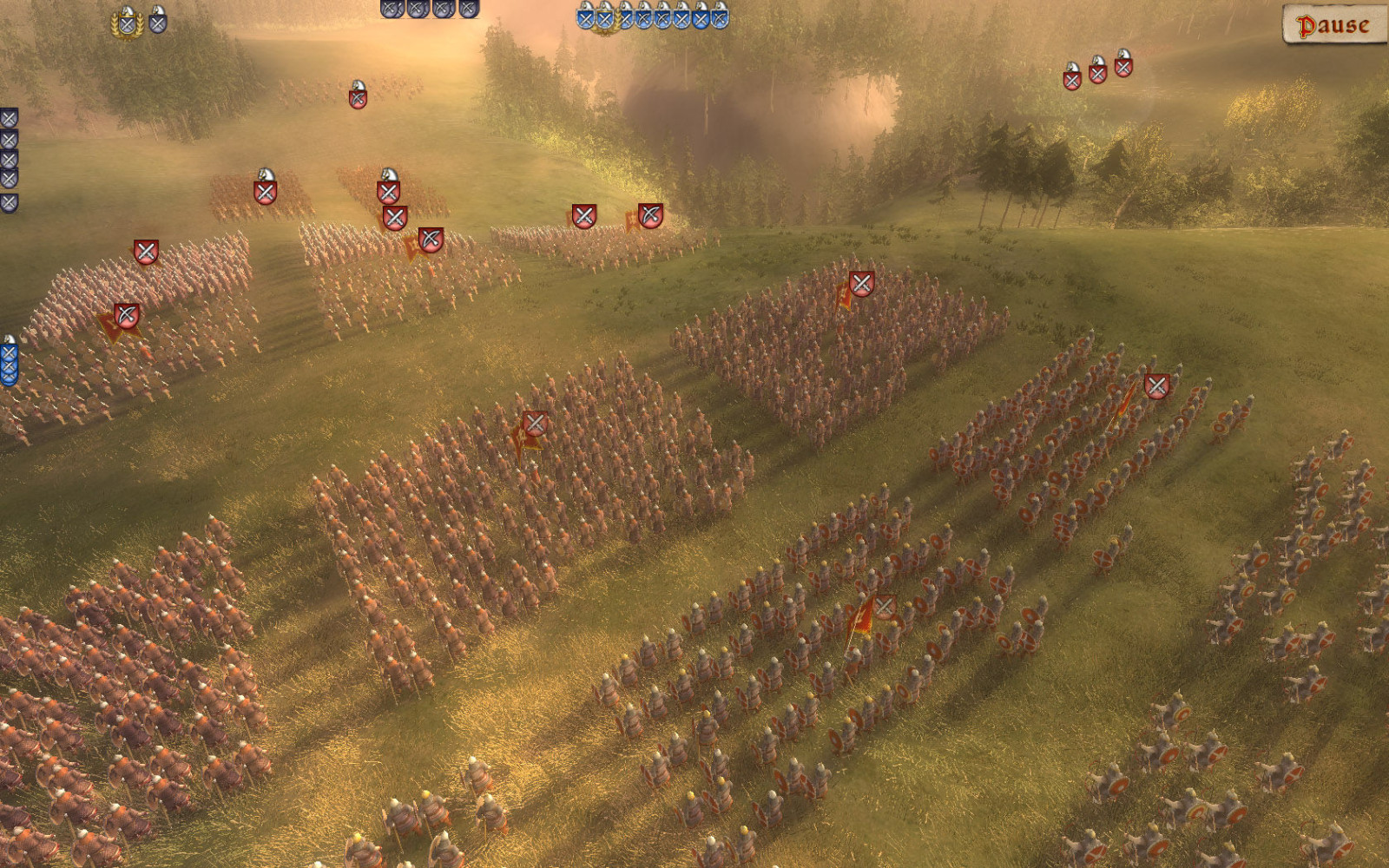This screenshot has height=868, width=1389.
Task: Select the gold-wreathed cavalry banner at top left
Action: click(127, 23)
